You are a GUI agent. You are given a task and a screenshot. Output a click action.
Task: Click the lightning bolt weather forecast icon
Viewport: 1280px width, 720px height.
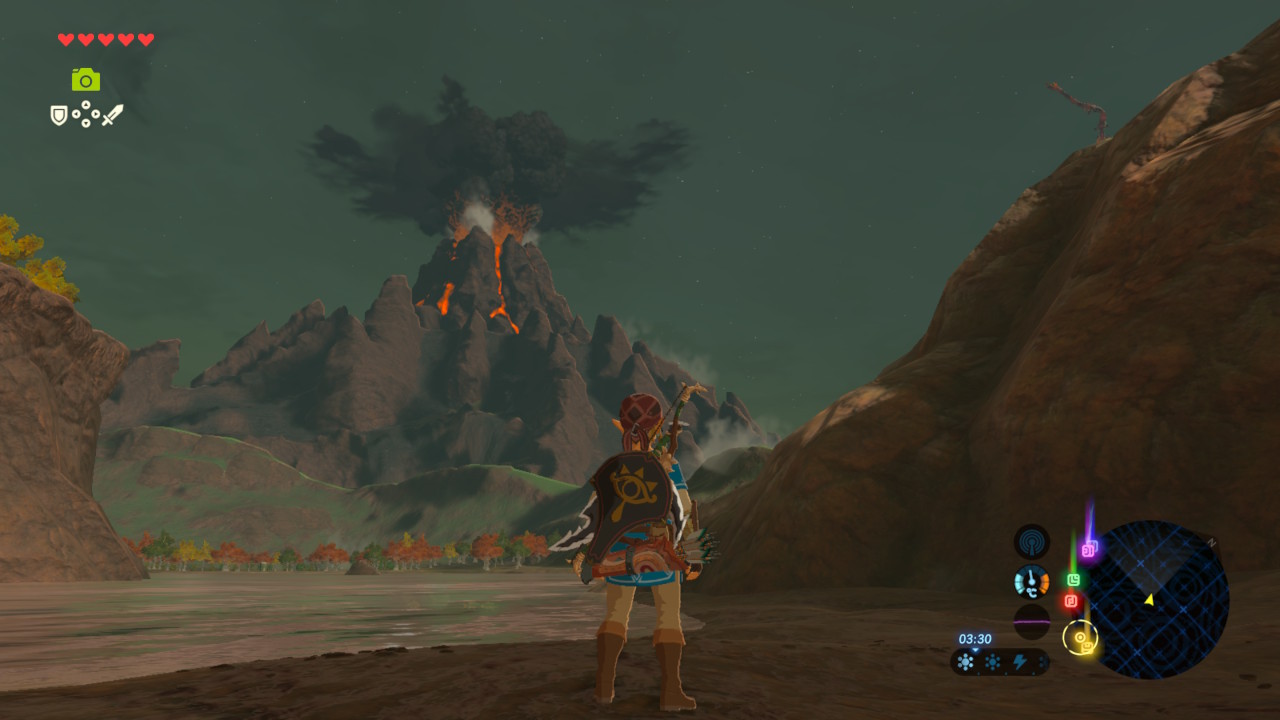coord(1019,662)
